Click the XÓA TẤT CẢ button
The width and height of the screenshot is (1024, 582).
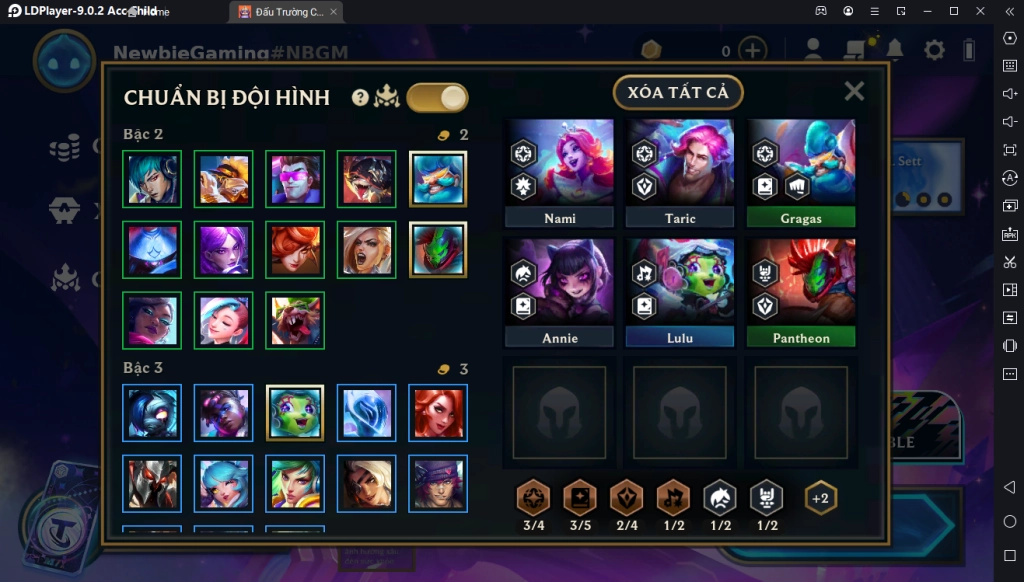click(x=678, y=93)
